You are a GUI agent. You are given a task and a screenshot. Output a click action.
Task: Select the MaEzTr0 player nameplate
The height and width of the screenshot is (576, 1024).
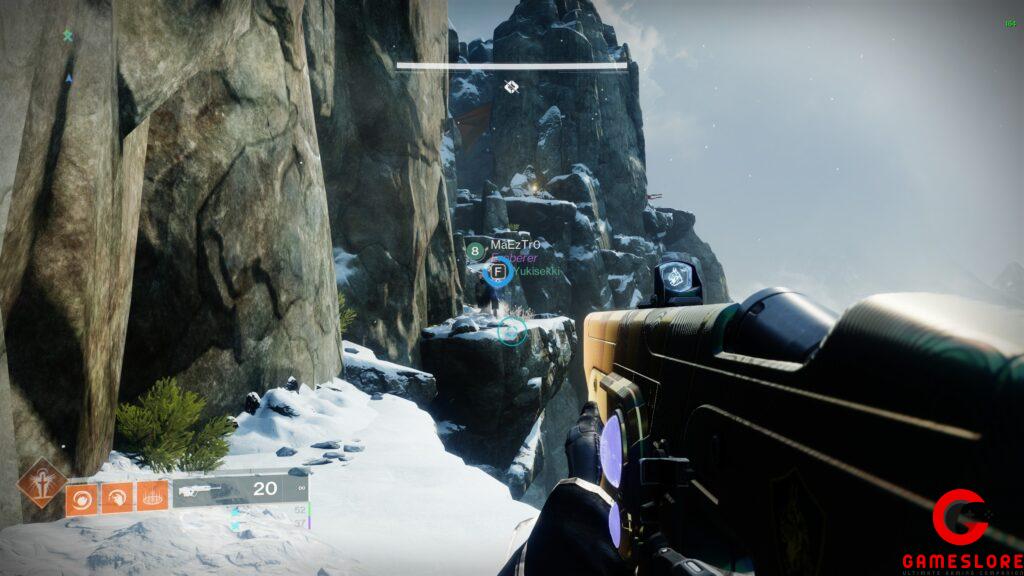click(x=514, y=245)
